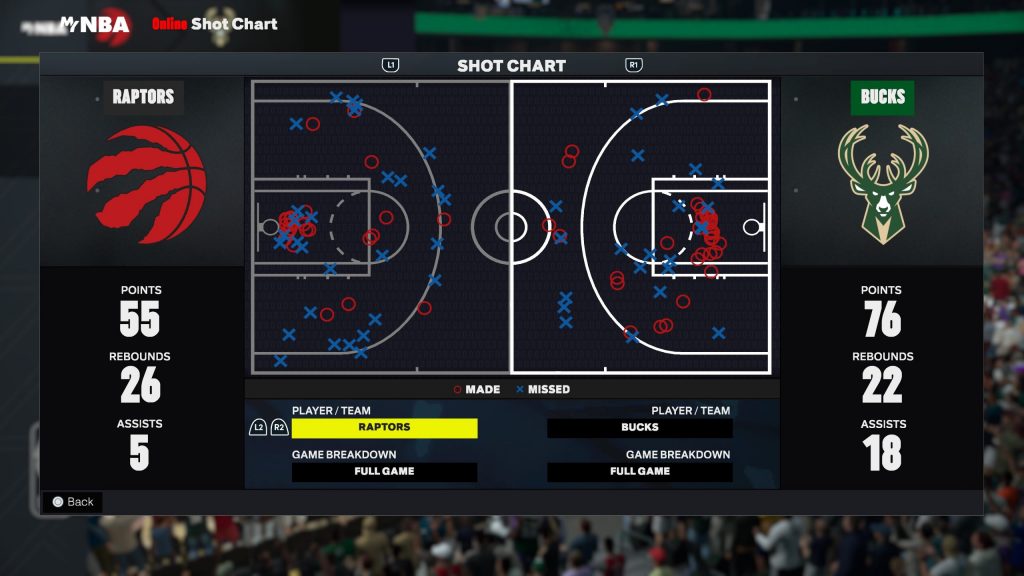Image resolution: width=1024 pixels, height=576 pixels.
Task: Change the Raptors' Full Game breakdown option
Action: 384,472
